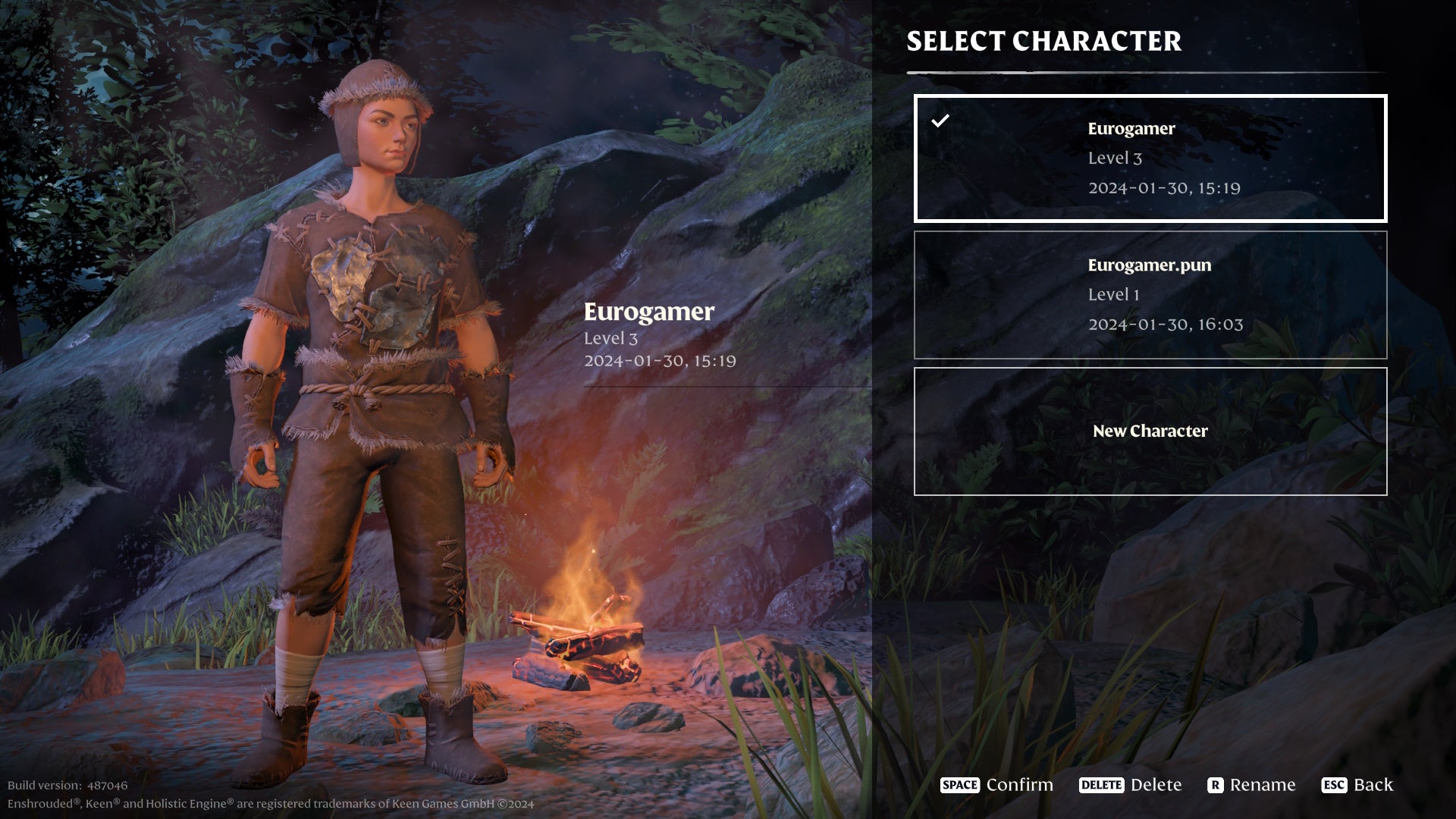Select the Eurogamer.pun character card
Screen dimensions: 1456x819
1150,294
